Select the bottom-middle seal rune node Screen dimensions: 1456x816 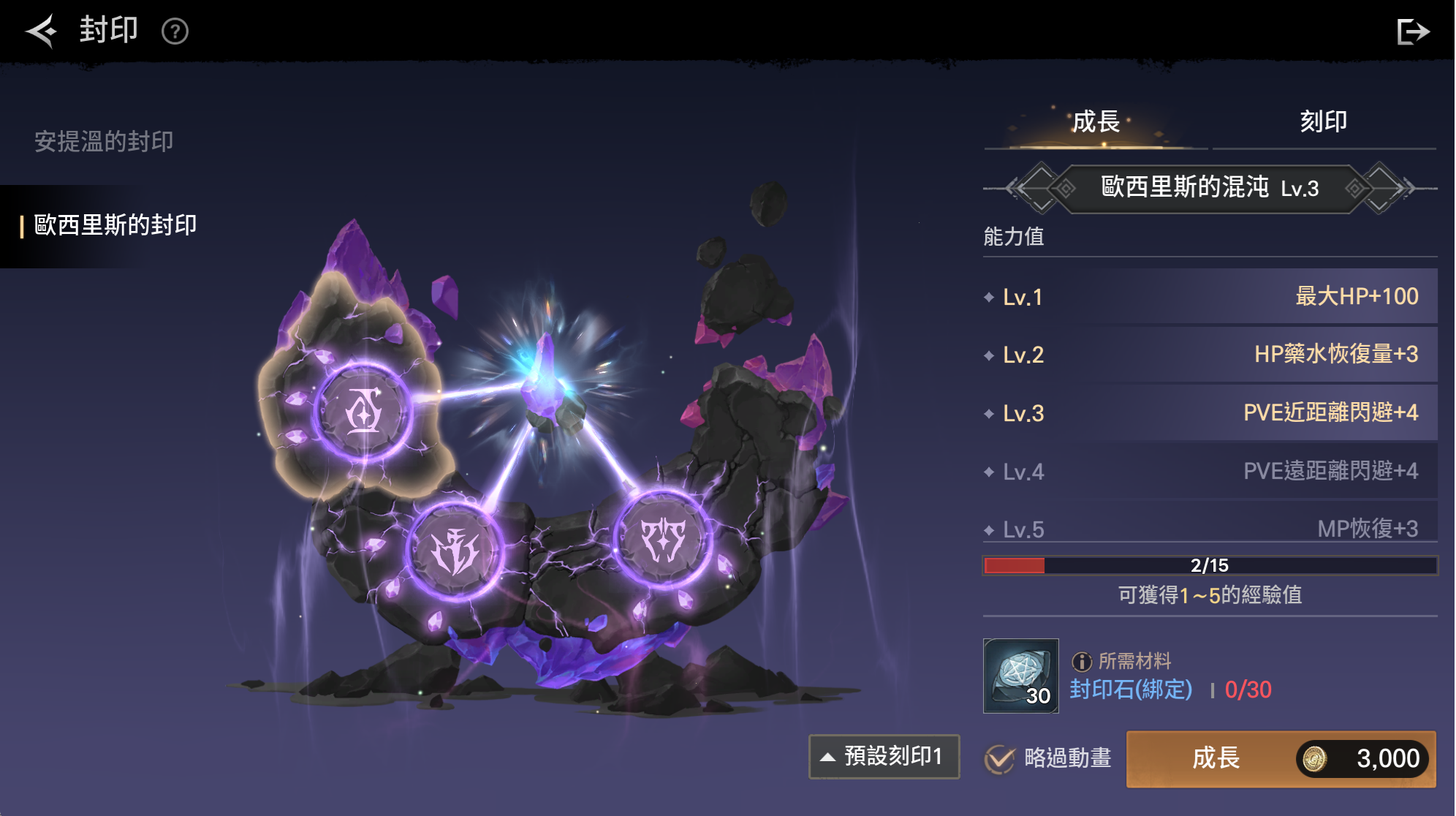[x=454, y=551]
